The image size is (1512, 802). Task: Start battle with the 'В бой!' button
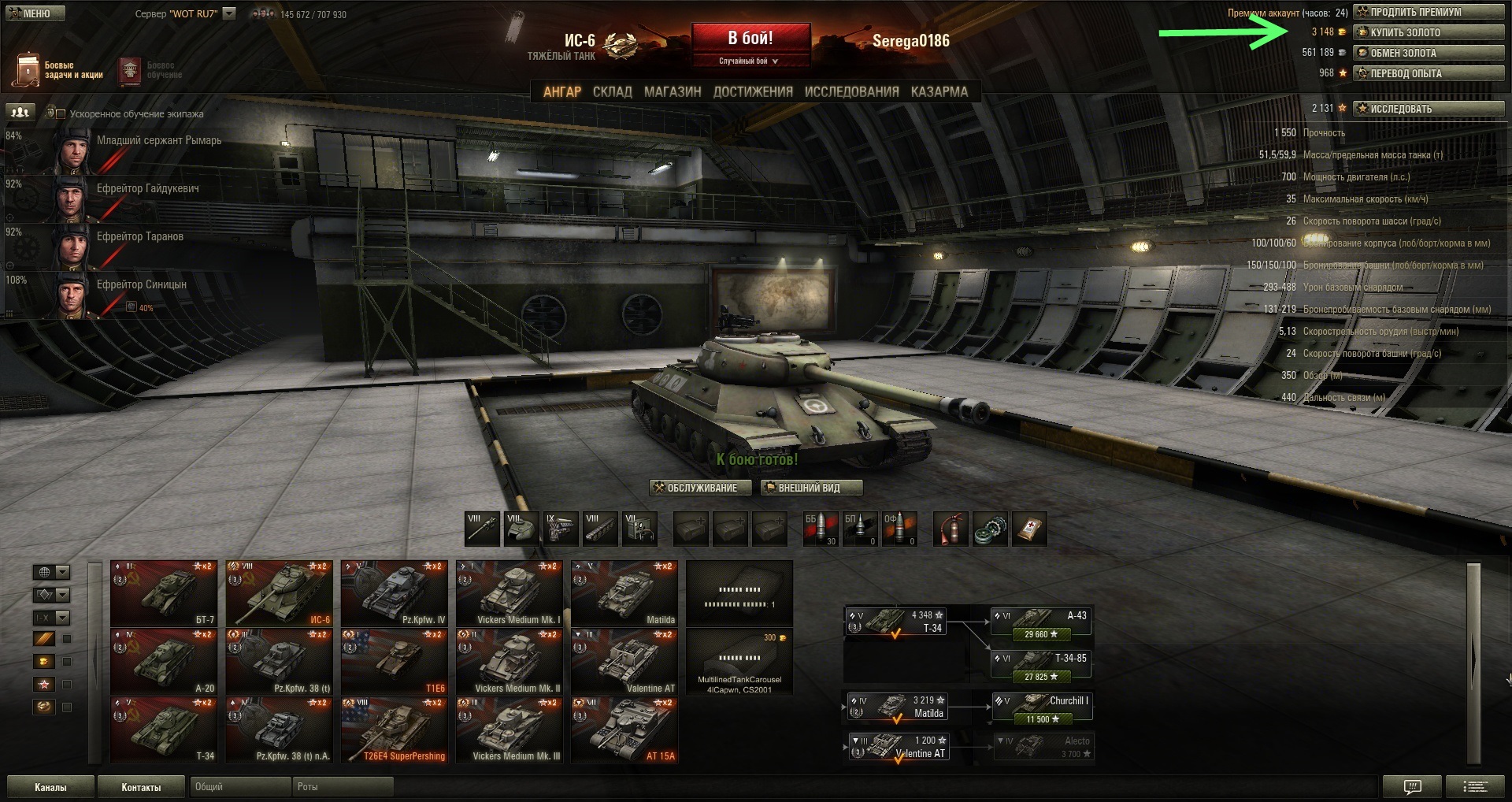750,39
